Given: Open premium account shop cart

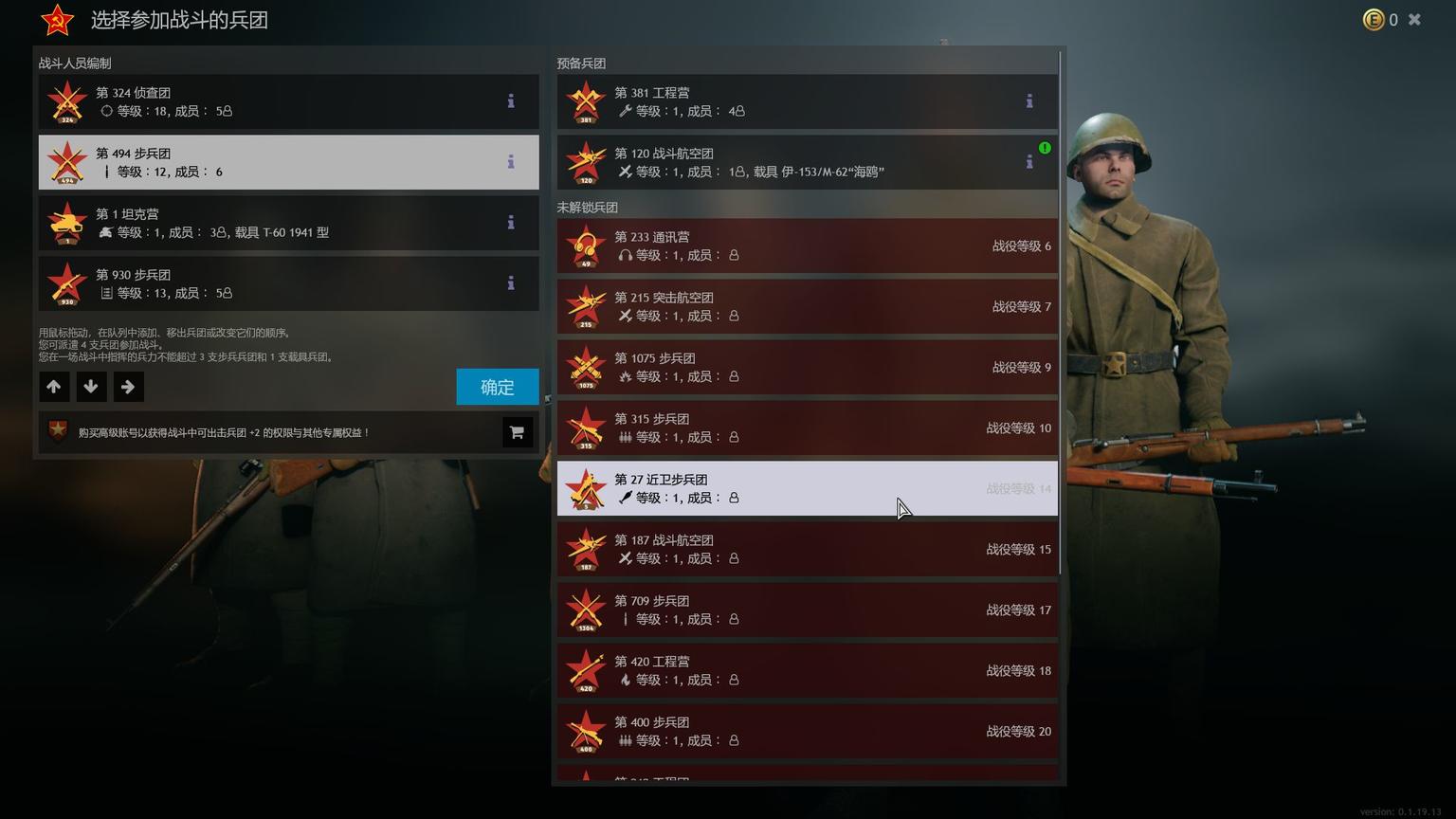Looking at the screenshot, I should click(517, 432).
